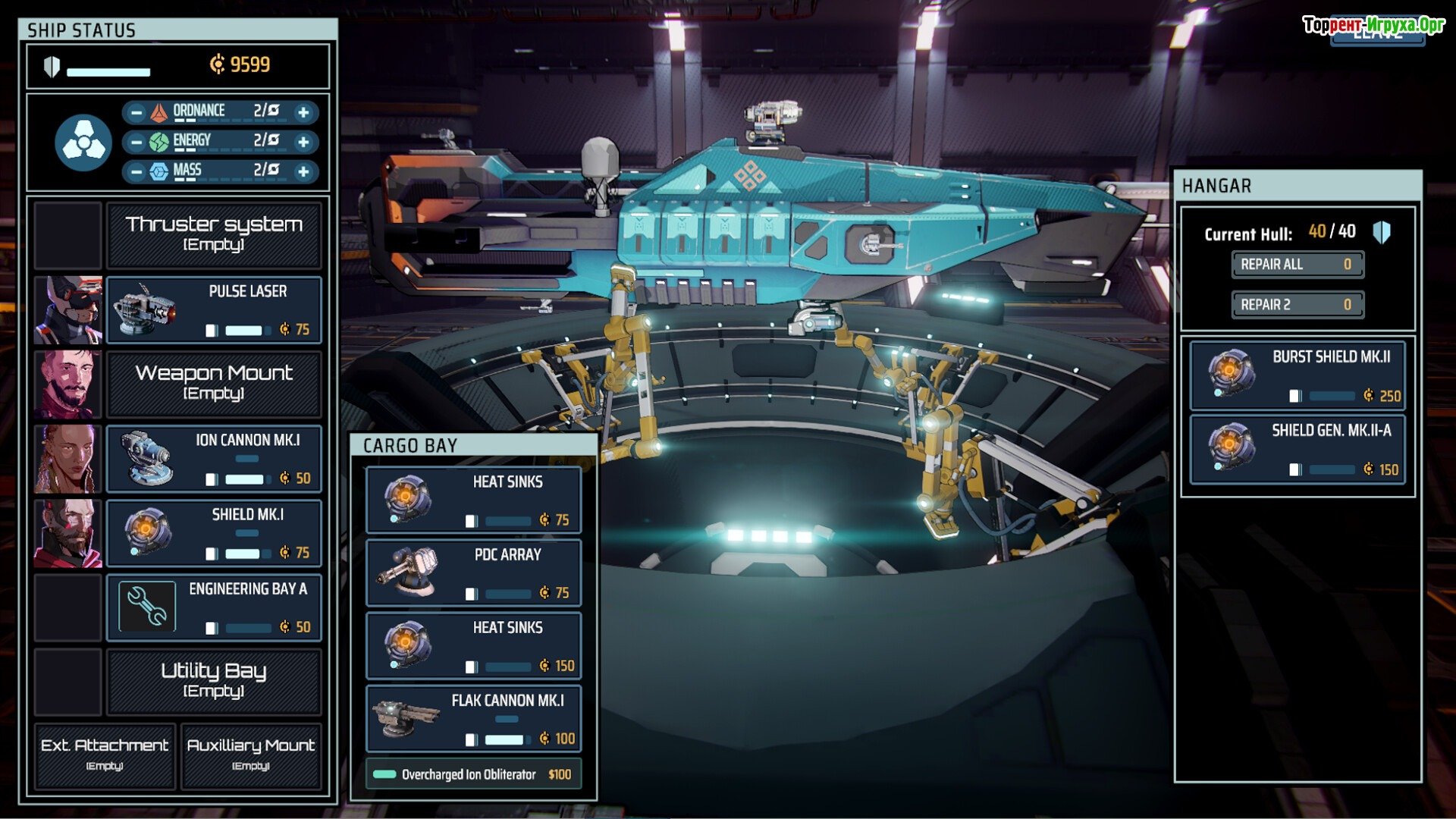Pick the Shield Mk.I module
Viewport: 1456px width, 819px height.
click(x=214, y=532)
